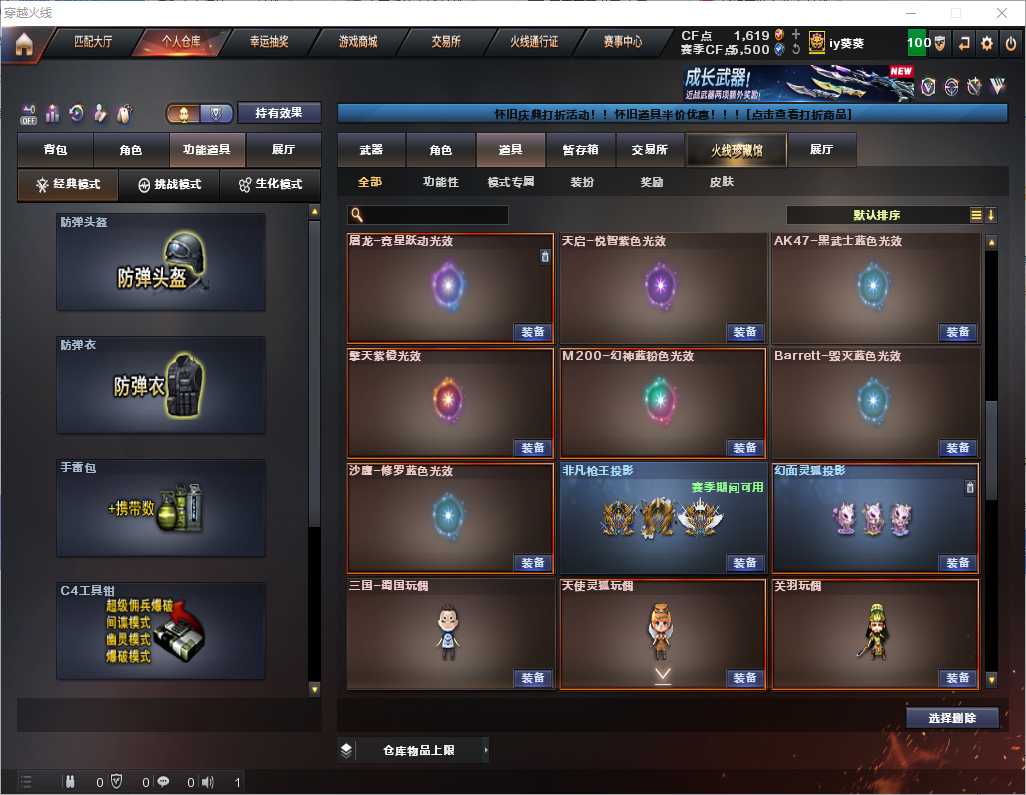Show 持有效果 owned effects

[278, 113]
